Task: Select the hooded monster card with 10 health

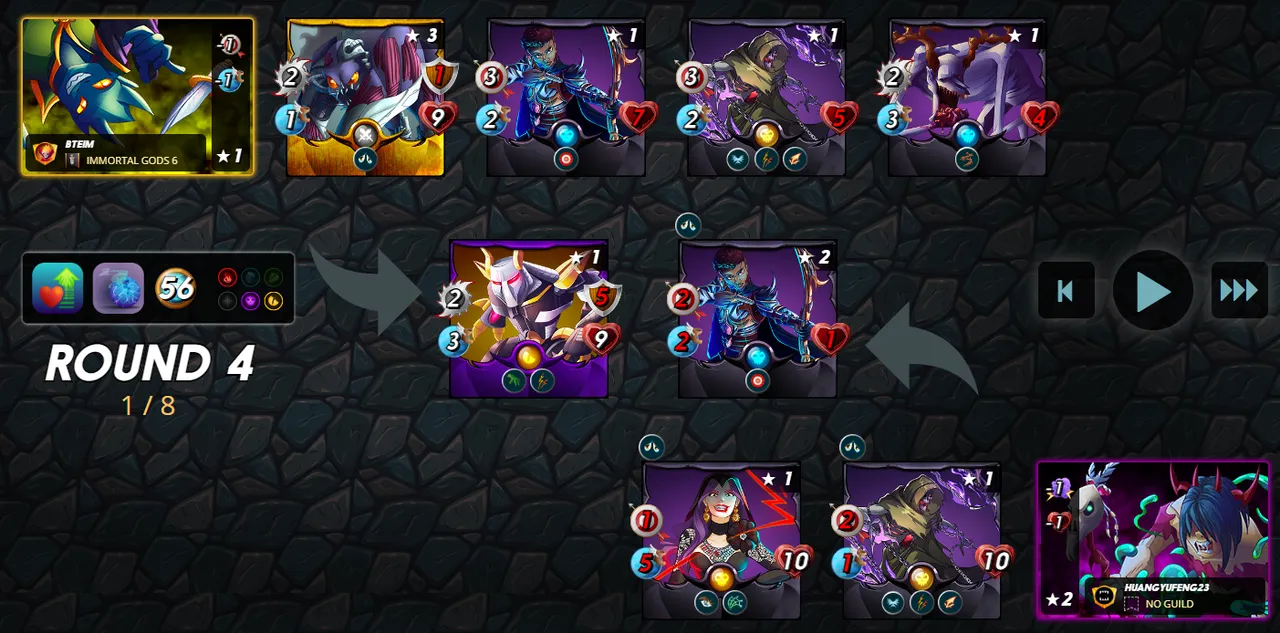Action: click(x=922, y=540)
